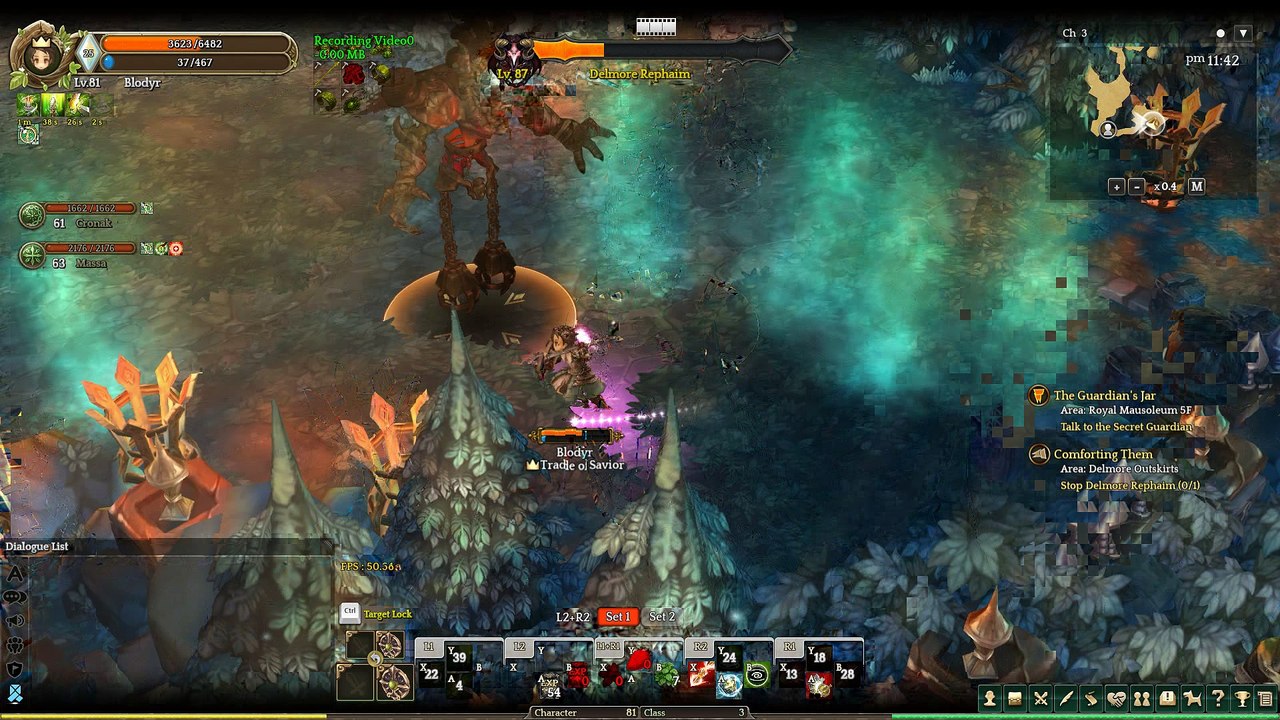Viewport: 1280px width, 720px height.
Task: Activate the green eye skill icon
Action: [757, 676]
